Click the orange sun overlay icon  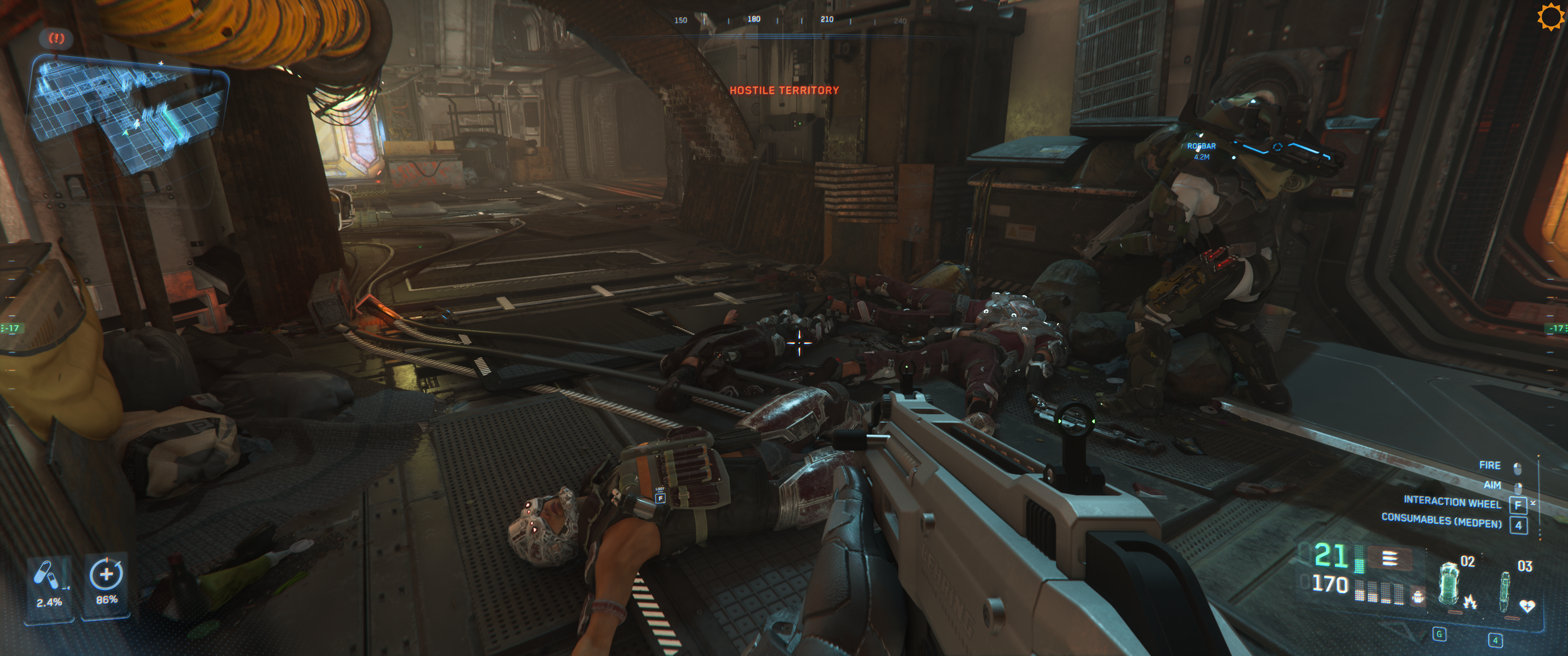pyautogui.click(x=1550, y=17)
